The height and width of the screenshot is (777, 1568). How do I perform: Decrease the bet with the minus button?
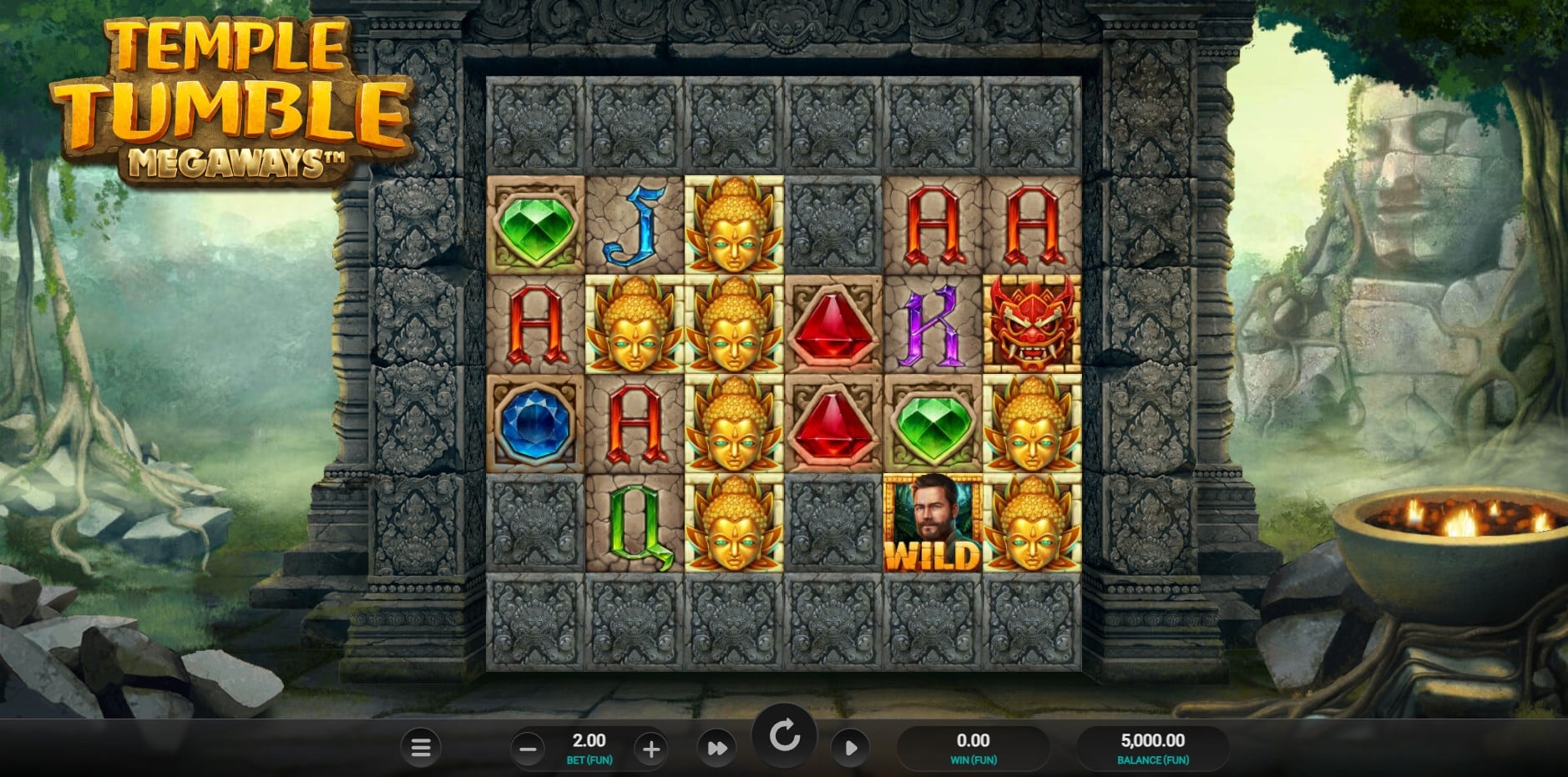(528, 749)
